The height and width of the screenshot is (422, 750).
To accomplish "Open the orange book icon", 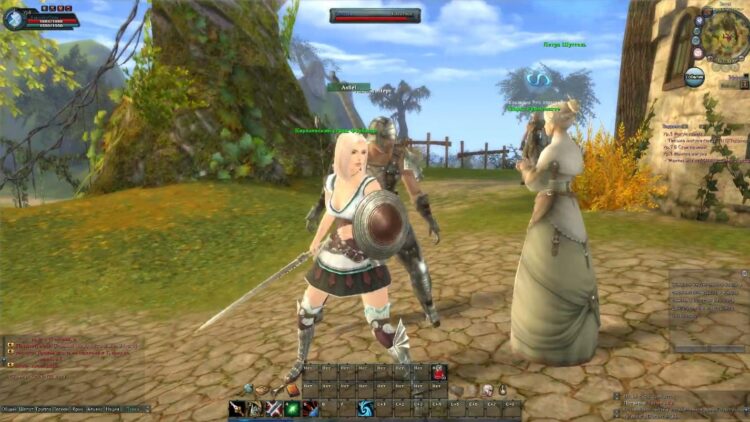I will (x=291, y=388).
